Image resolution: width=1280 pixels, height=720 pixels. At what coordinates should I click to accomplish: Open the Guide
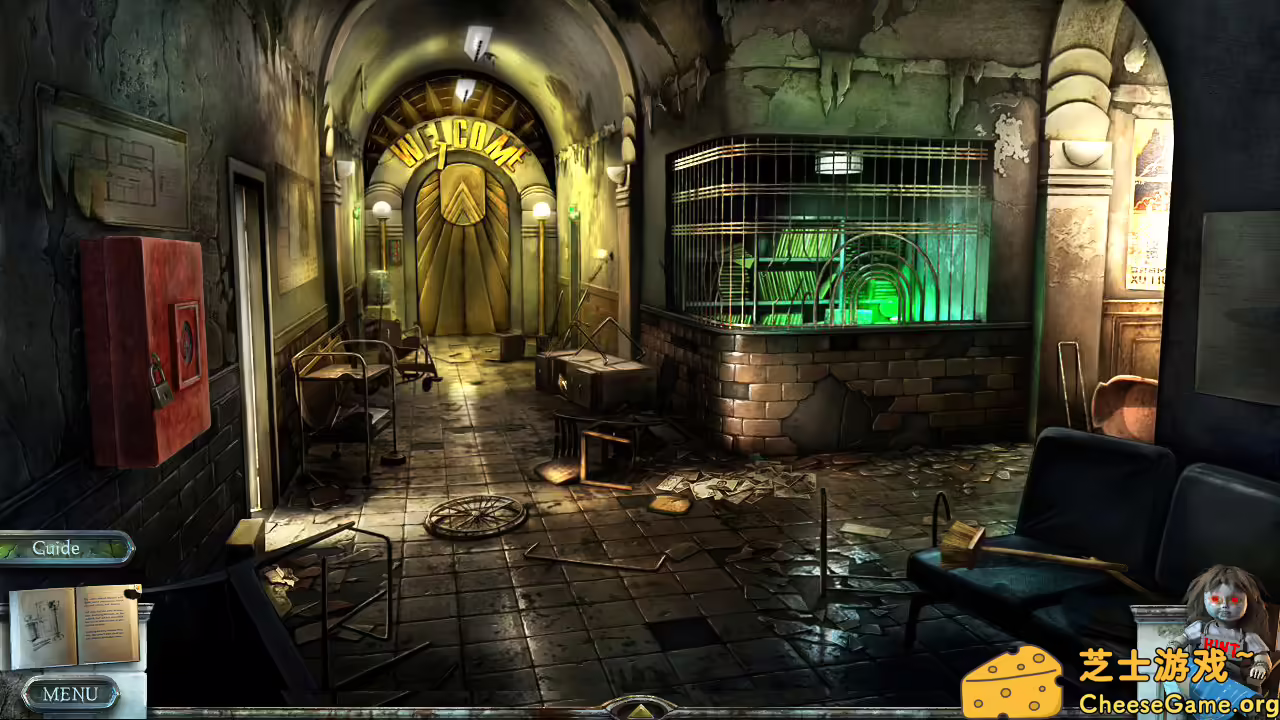click(x=55, y=548)
